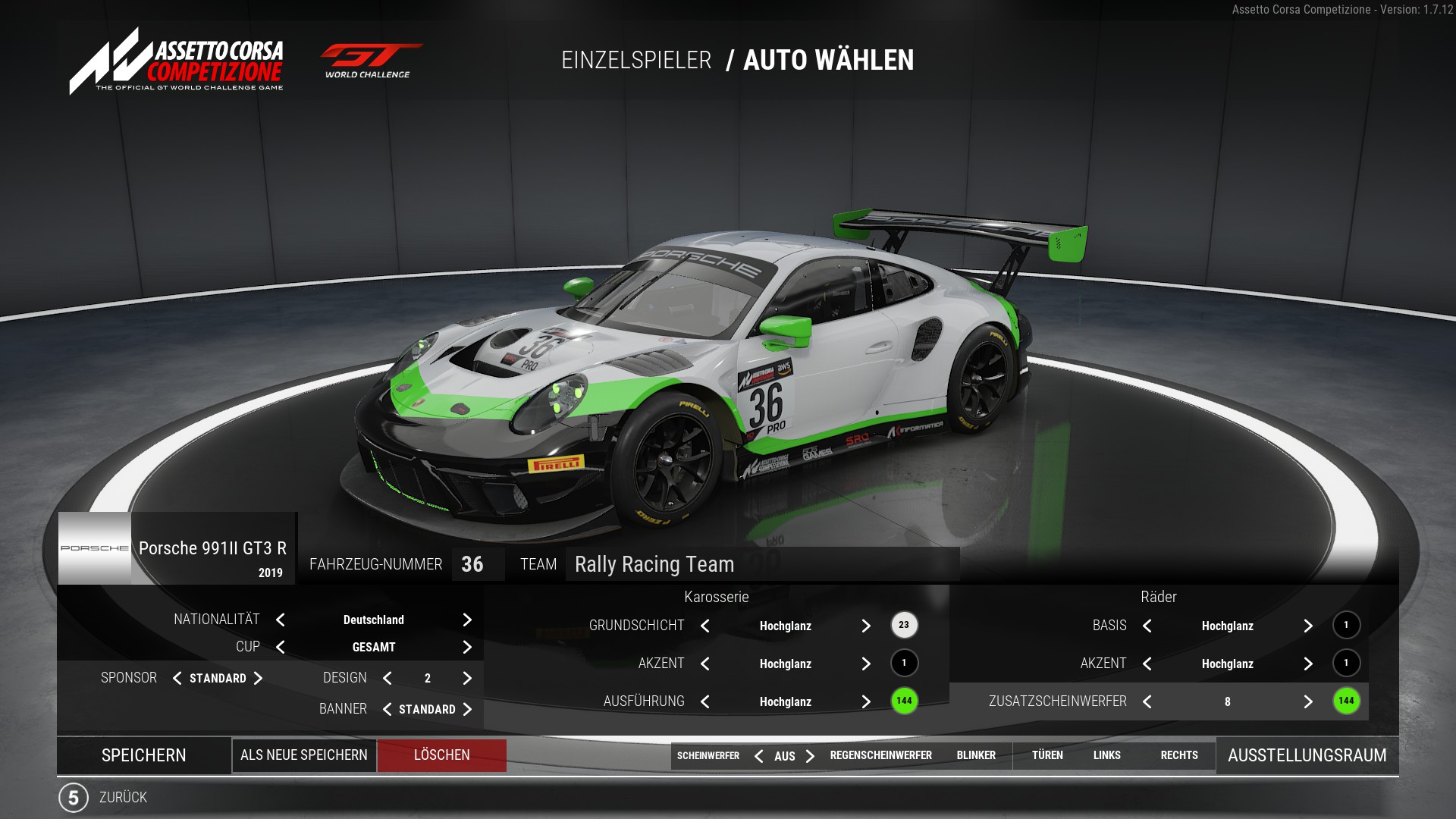Open the Räder Basis color swatch

click(x=1346, y=625)
